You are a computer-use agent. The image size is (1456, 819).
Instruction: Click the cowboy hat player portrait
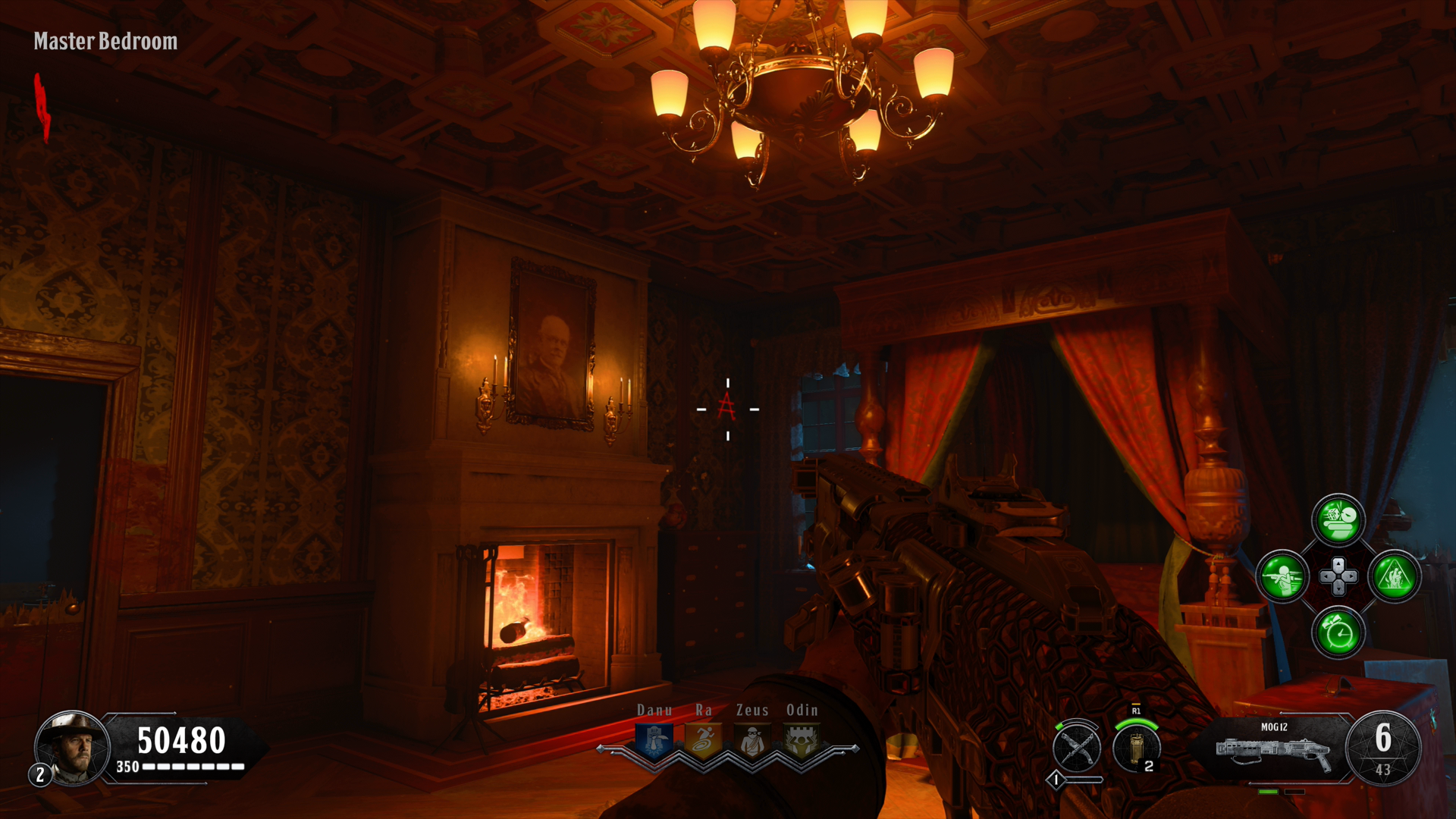coord(71,748)
